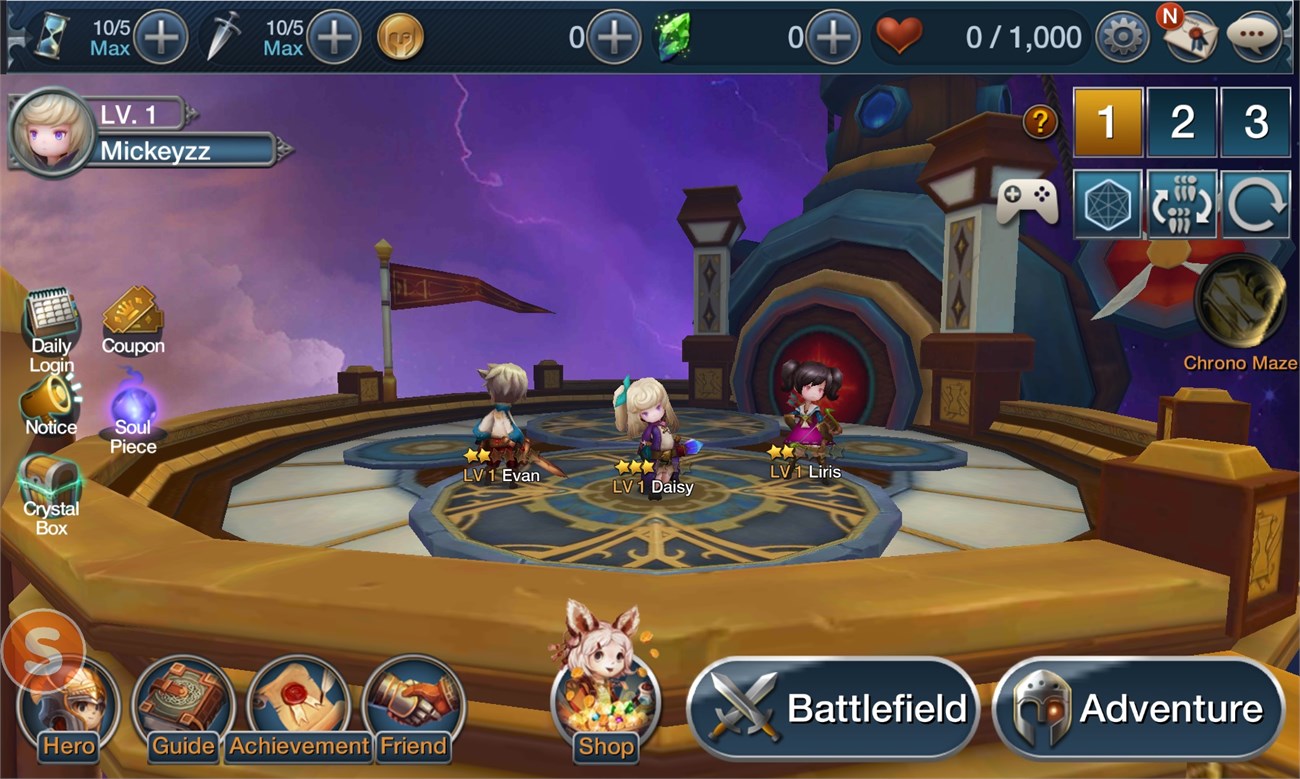The image size is (1300, 779).
Task: Switch to team preset 2
Action: coord(1182,122)
